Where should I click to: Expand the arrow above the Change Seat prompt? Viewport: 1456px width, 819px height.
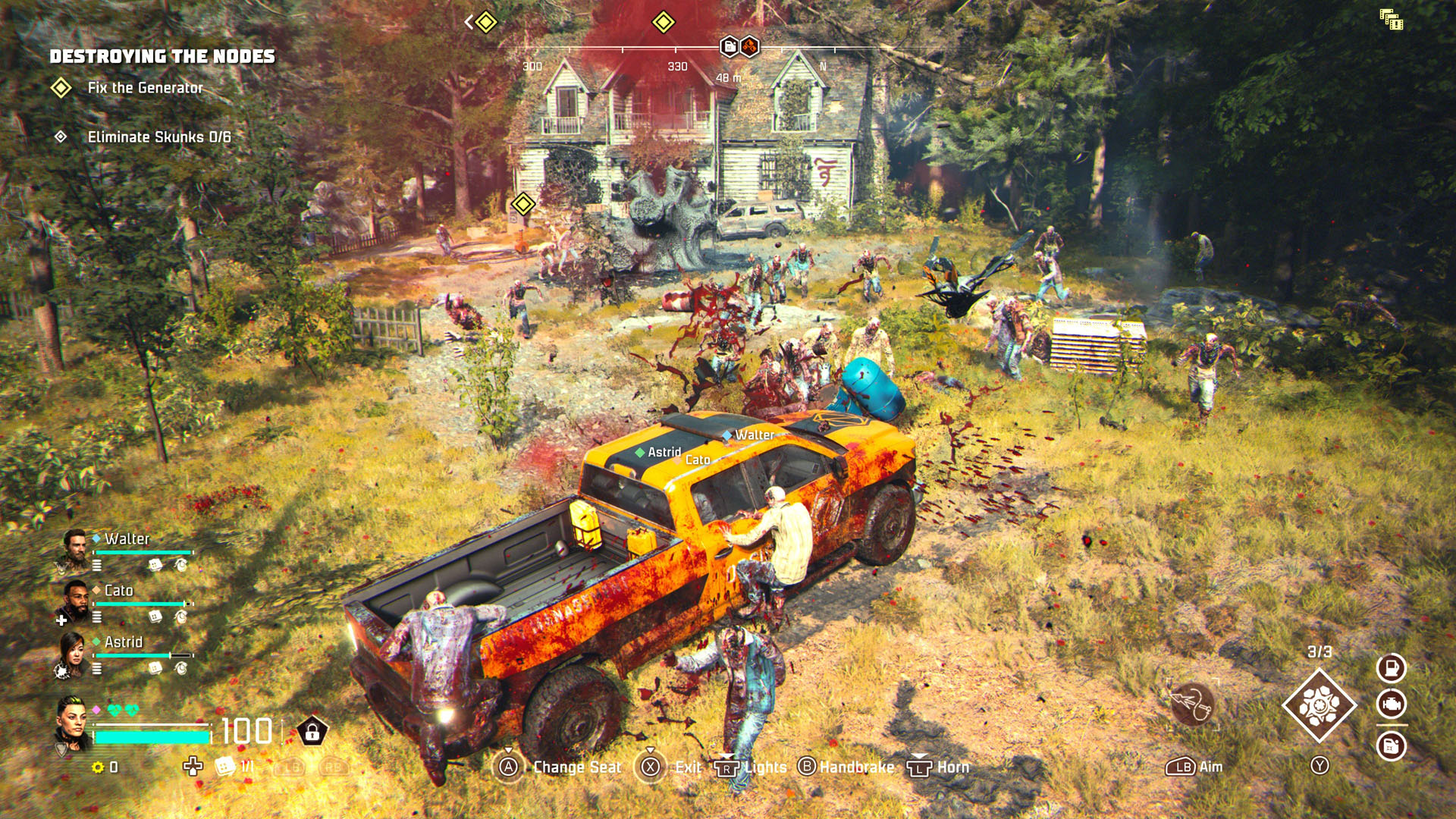[509, 750]
